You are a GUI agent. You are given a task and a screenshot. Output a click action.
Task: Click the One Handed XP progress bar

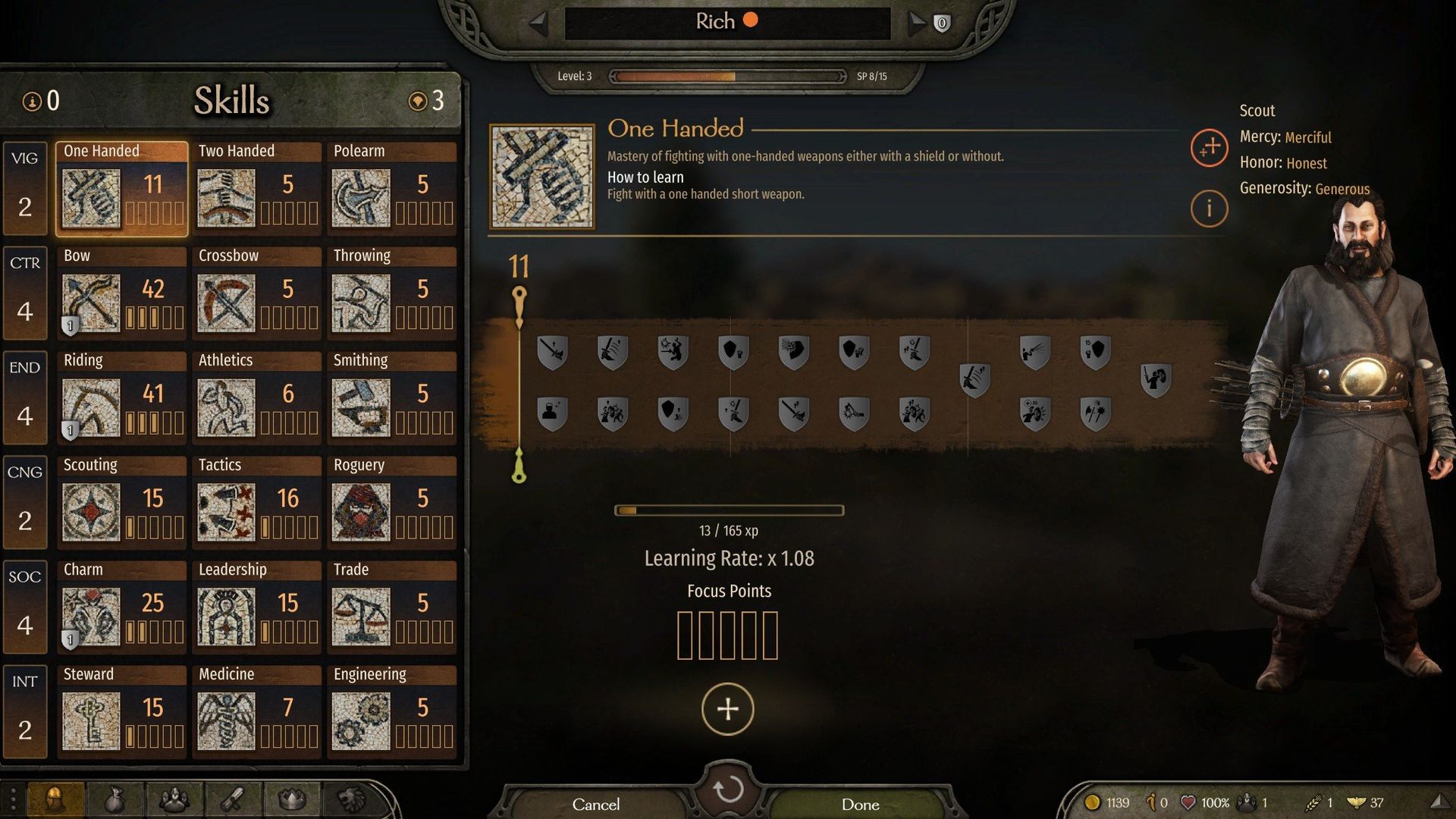tap(728, 510)
